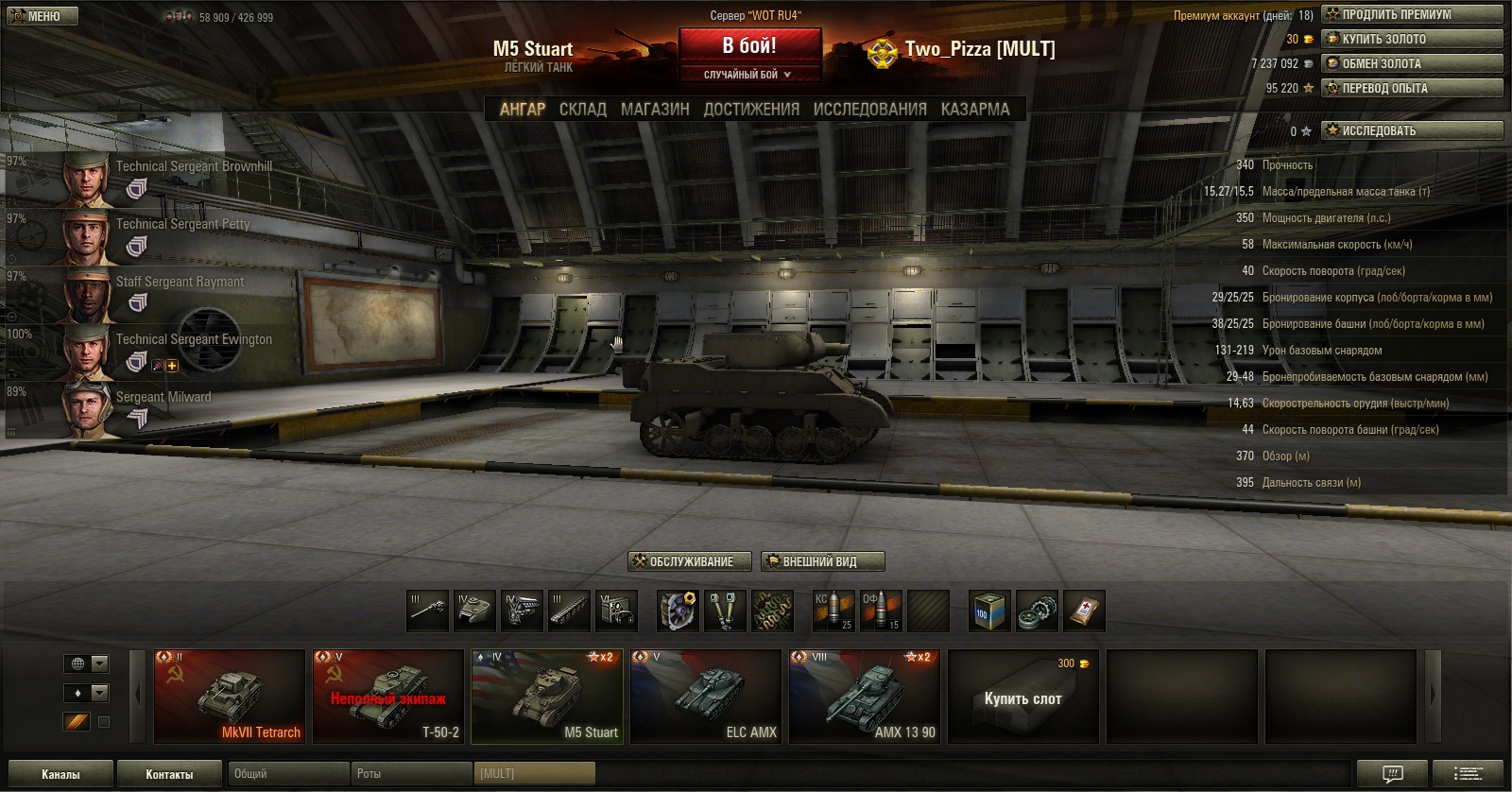Select the AMX 13 90 tank
The height and width of the screenshot is (792, 1512).
[x=865, y=696]
